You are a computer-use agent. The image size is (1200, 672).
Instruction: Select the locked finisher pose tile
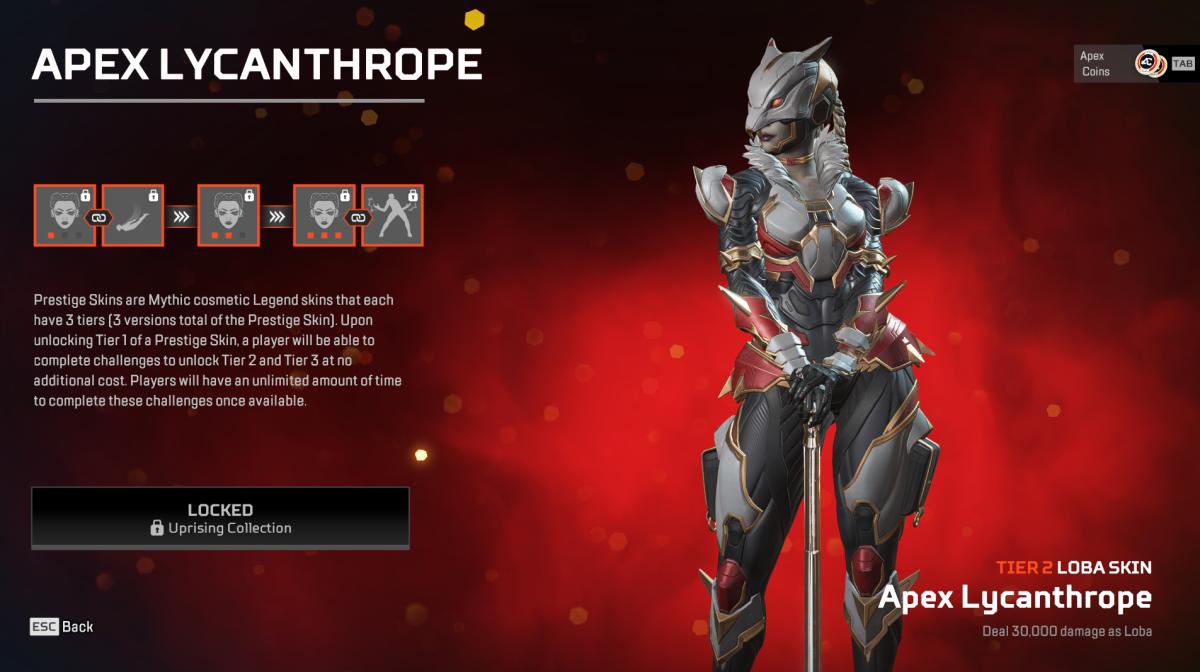point(392,215)
